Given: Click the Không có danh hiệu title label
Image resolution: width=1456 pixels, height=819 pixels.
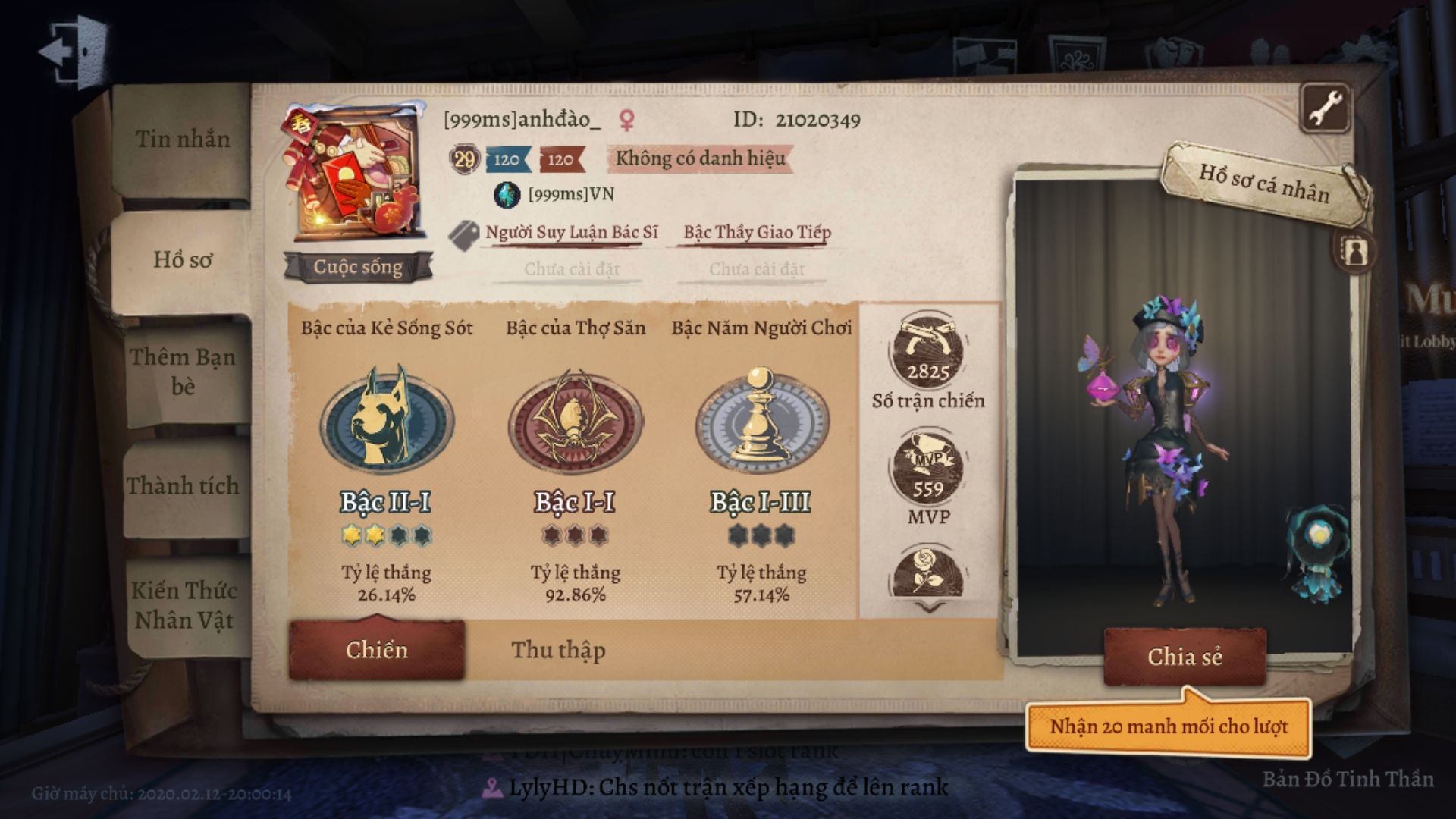Looking at the screenshot, I should 699,159.
